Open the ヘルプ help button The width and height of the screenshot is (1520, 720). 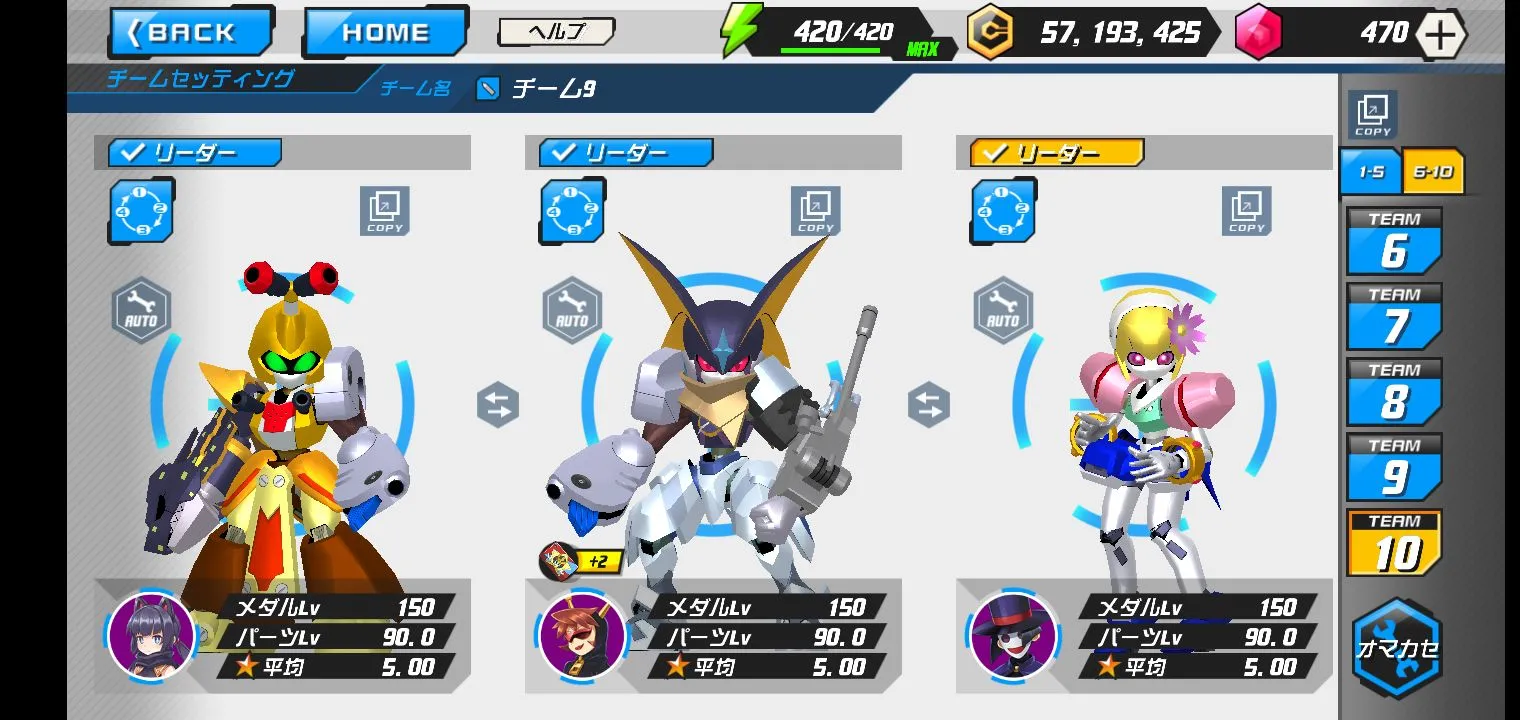(x=556, y=32)
